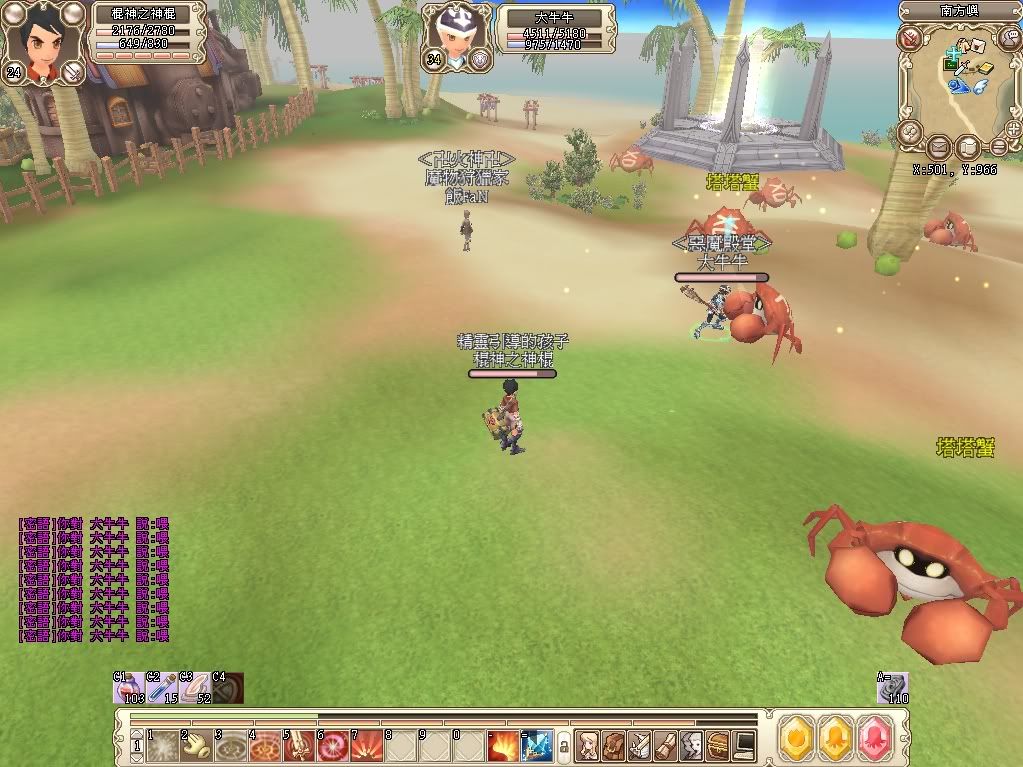Image resolution: width=1023 pixels, height=767 pixels.
Task: Open the computer monitor system menu
Action: coord(745,745)
